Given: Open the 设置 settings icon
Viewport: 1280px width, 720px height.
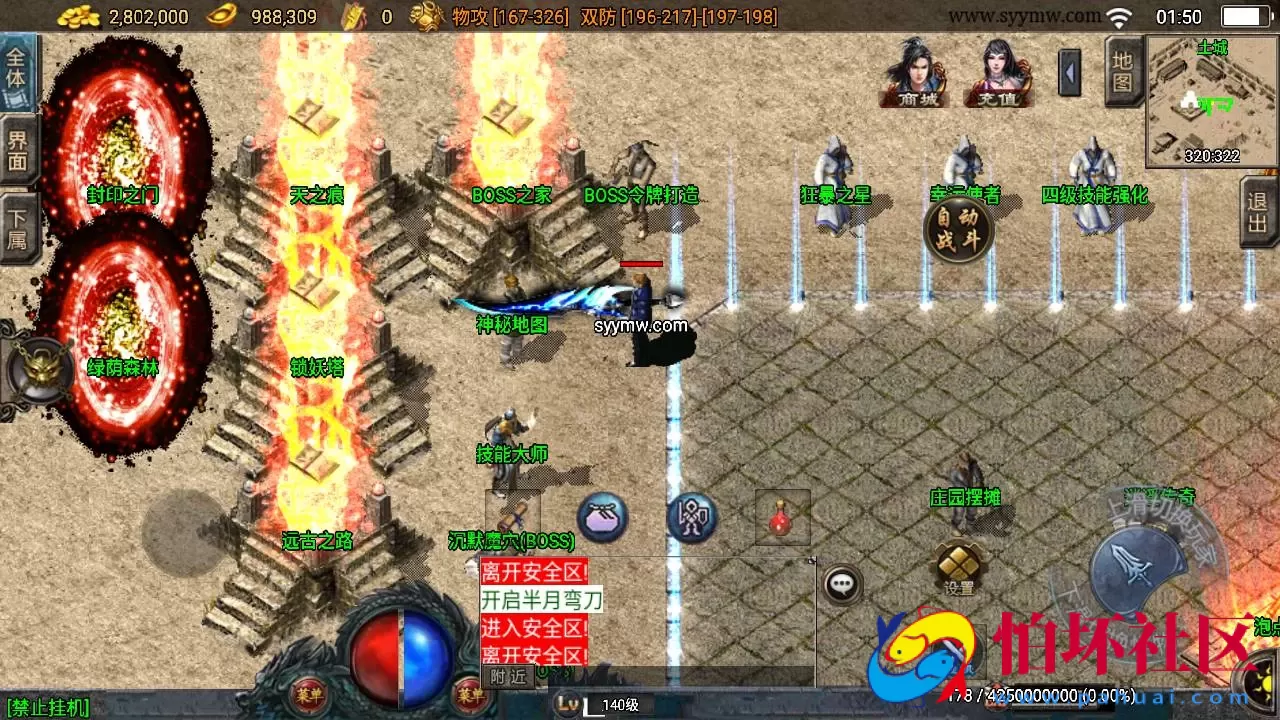Looking at the screenshot, I should click(957, 562).
